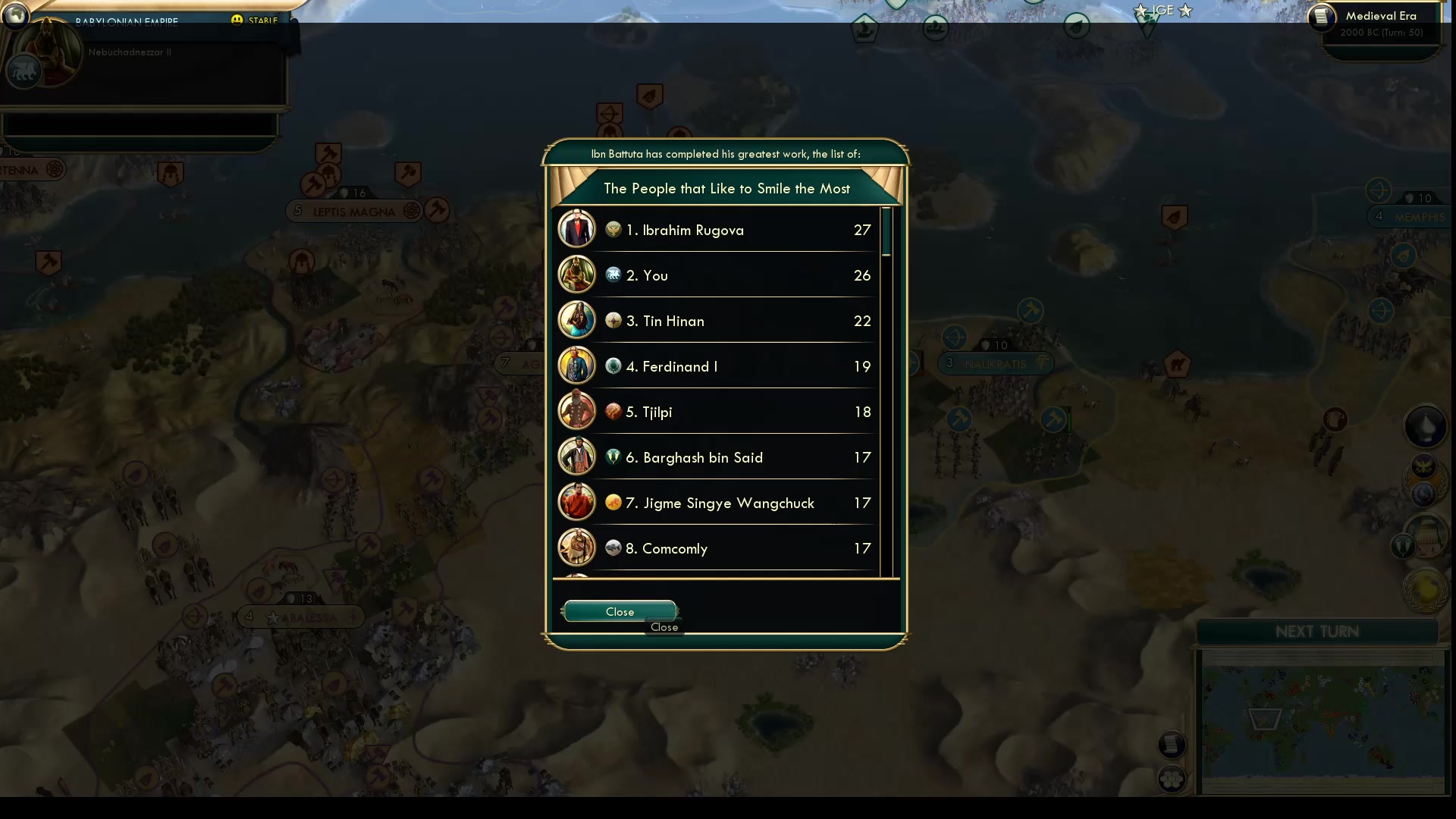Click the Next Turn button
1456x819 pixels.
click(x=1316, y=630)
